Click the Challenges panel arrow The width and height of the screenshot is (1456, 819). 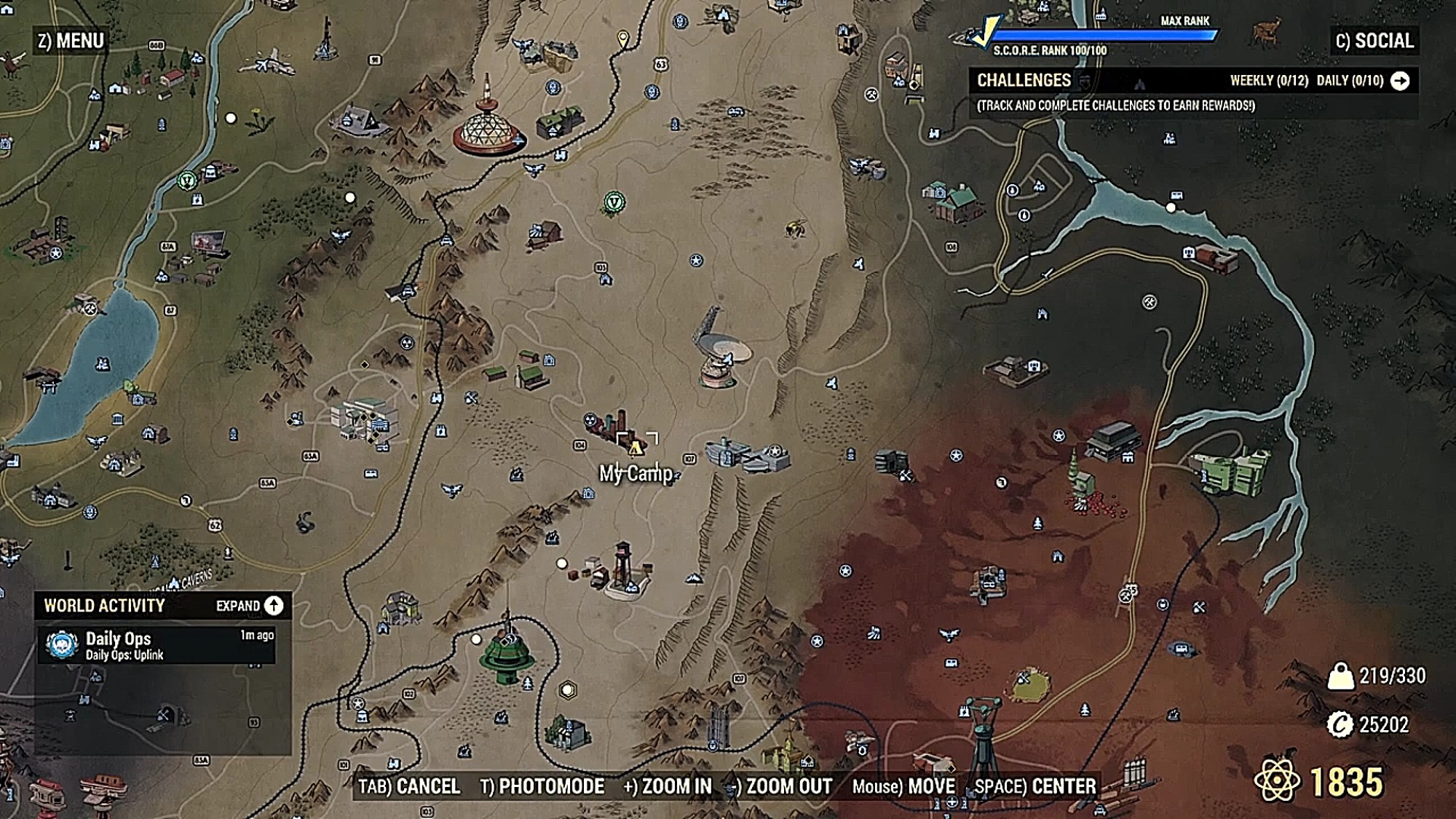1400,81
